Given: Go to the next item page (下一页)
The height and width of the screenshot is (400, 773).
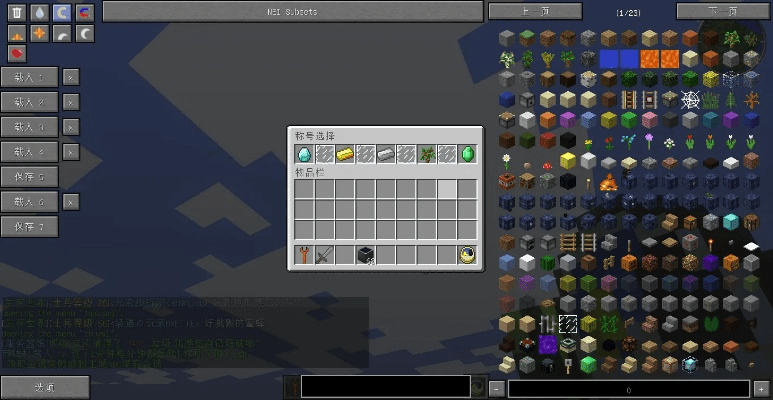Looking at the screenshot, I should 722,11.
